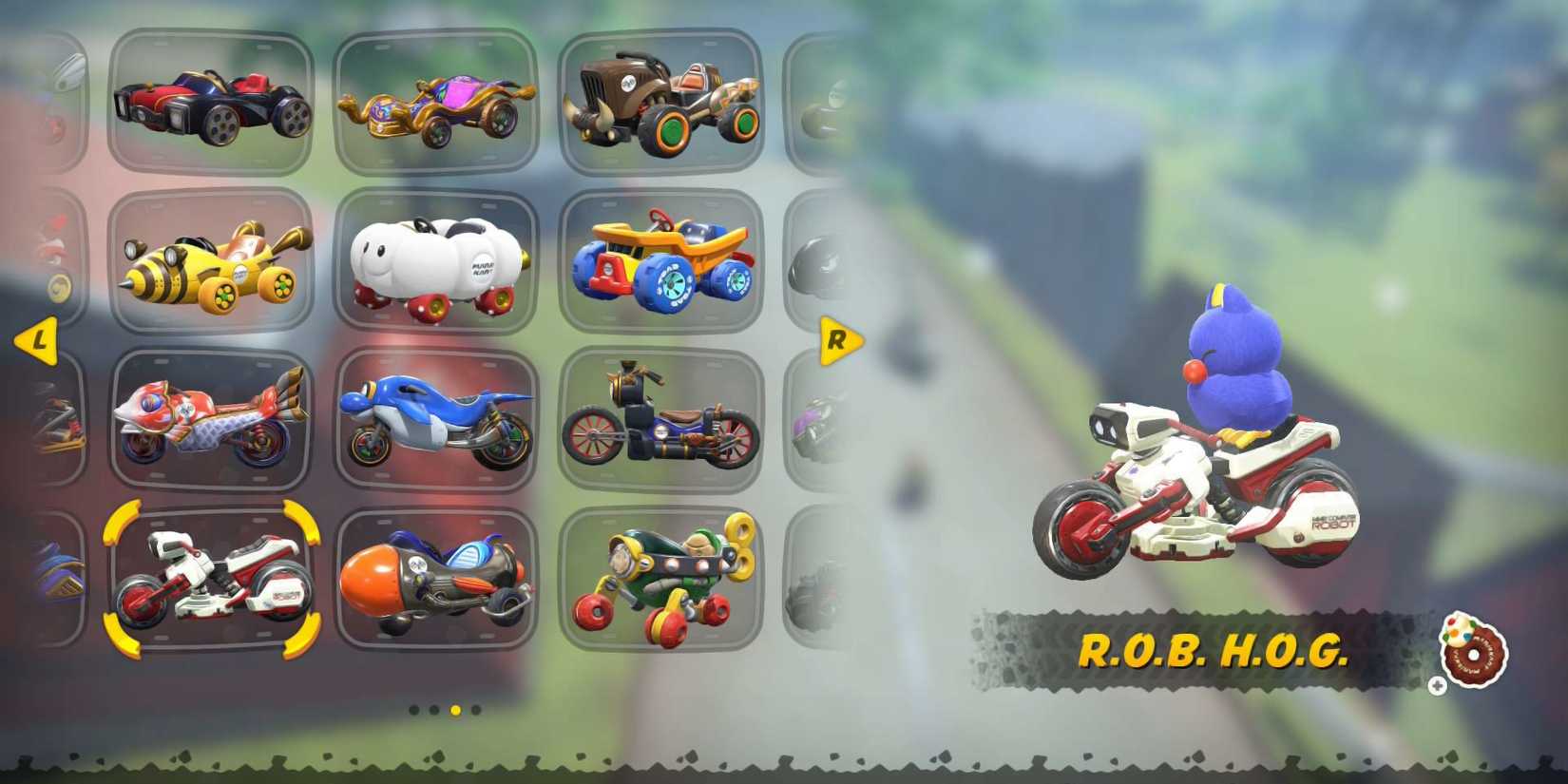Screen dimensions: 1568x784
Task: Select the first page indicator dot
Action: (413, 711)
